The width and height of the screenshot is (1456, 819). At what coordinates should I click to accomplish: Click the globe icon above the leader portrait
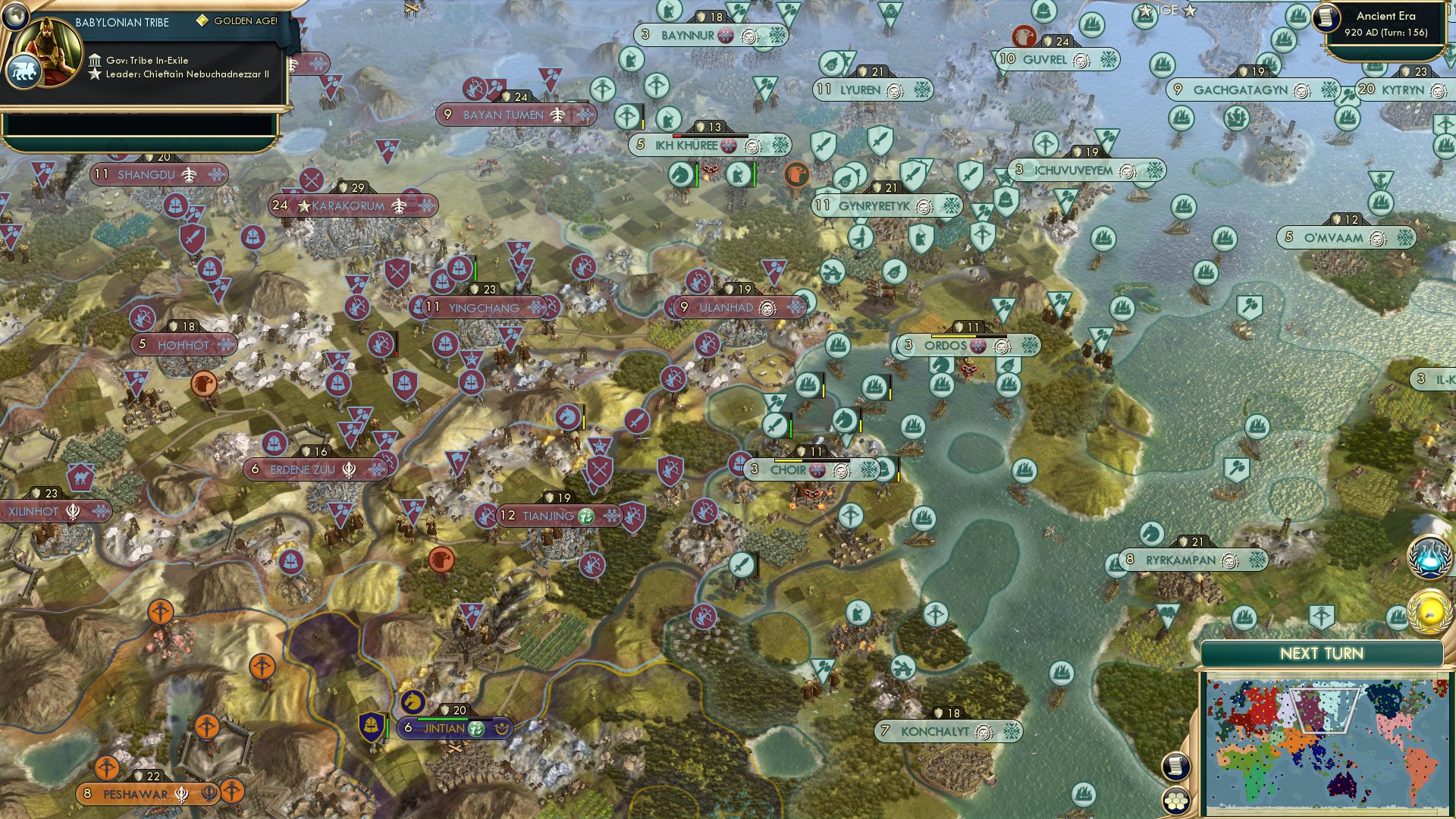(15, 17)
